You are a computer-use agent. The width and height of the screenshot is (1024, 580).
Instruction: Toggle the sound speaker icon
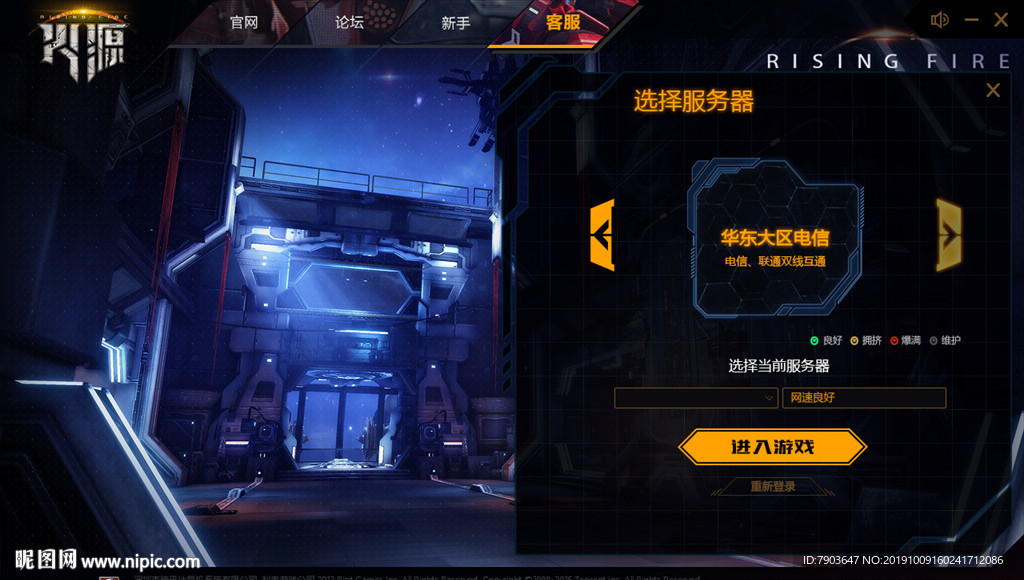point(939,20)
